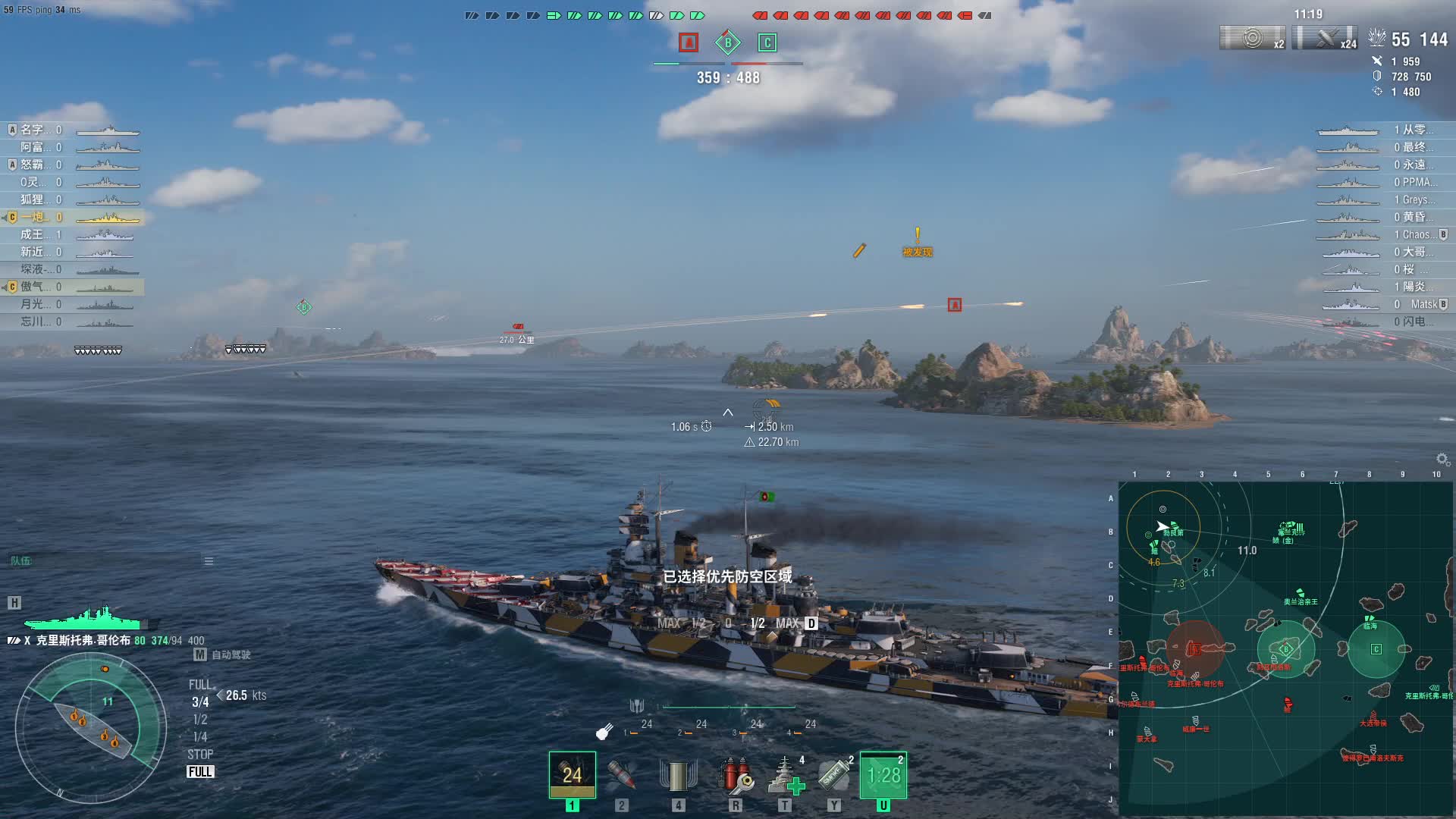Open the minimap settings gear

(1442, 459)
